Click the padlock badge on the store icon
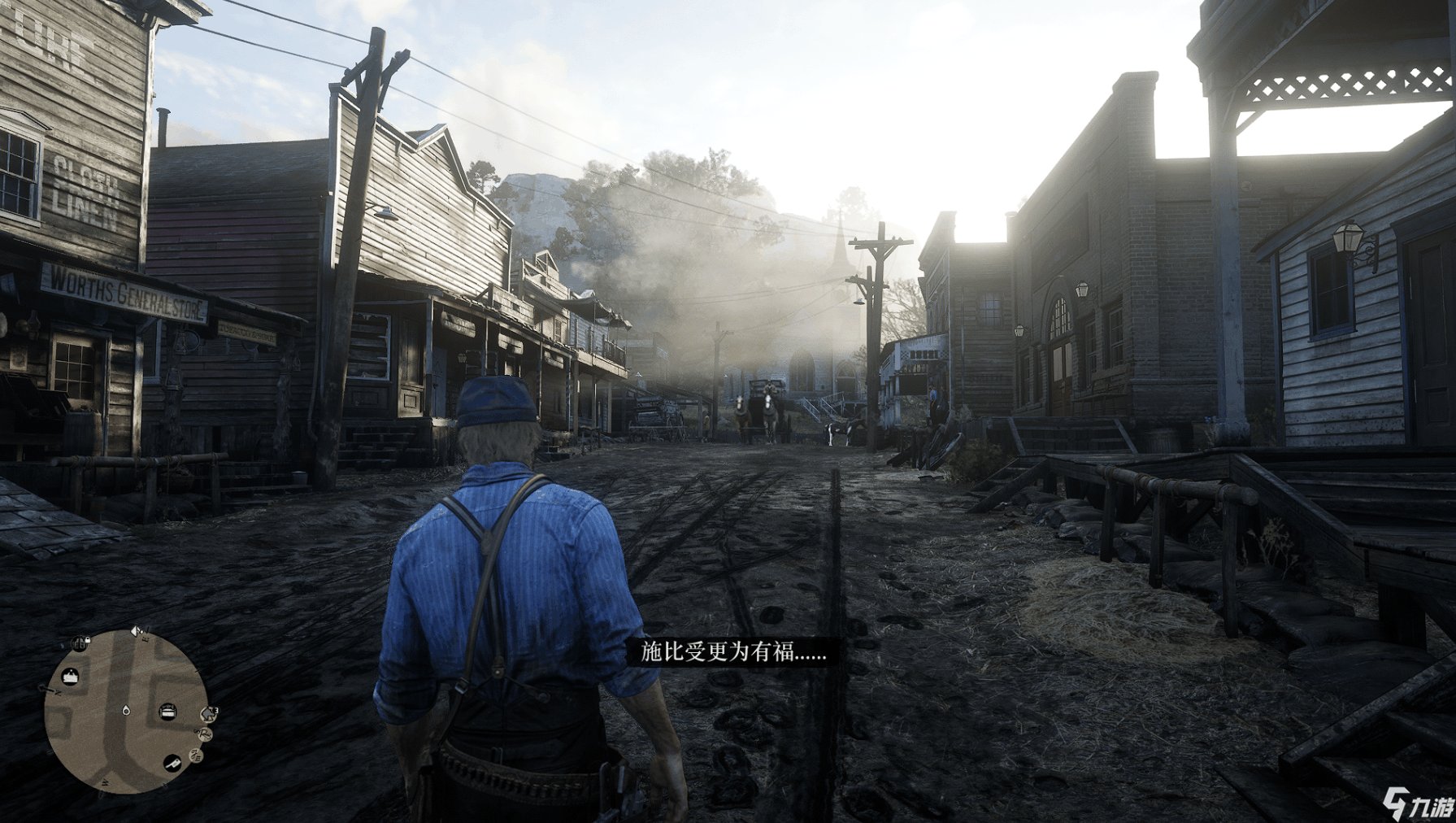This screenshot has height=823, width=1456. click(89, 640)
